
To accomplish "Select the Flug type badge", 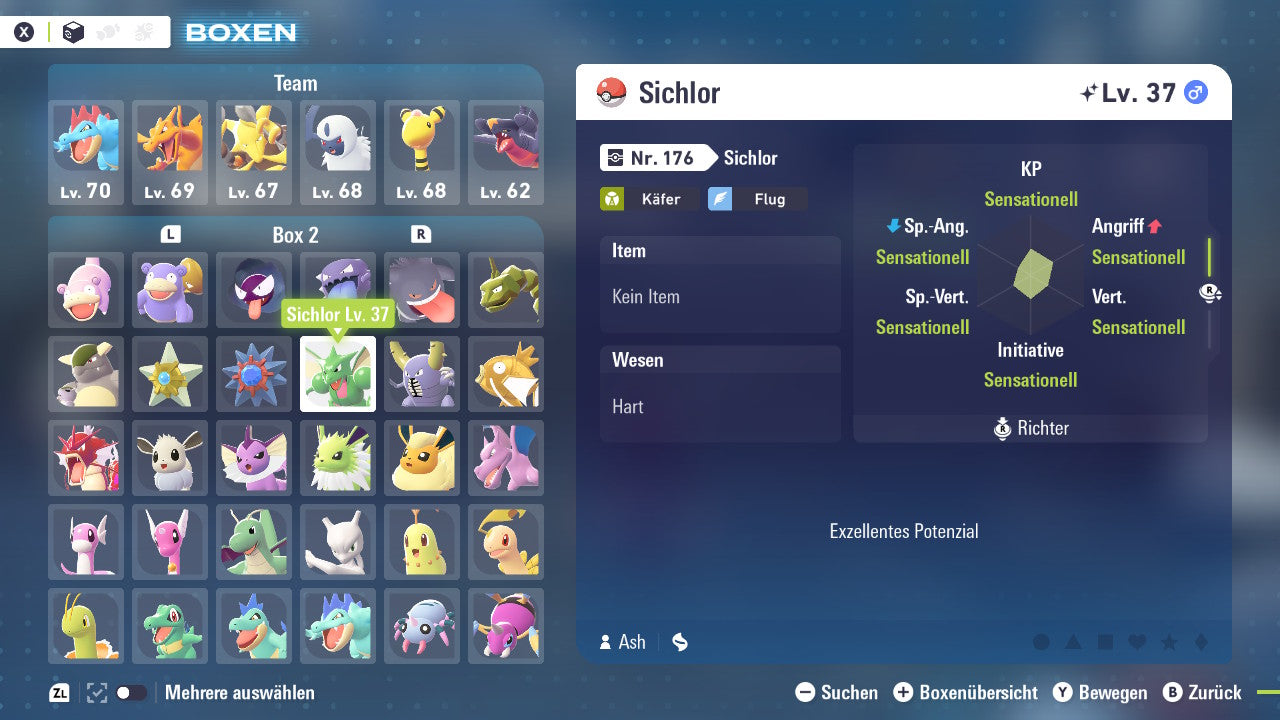I will pos(757,199).
